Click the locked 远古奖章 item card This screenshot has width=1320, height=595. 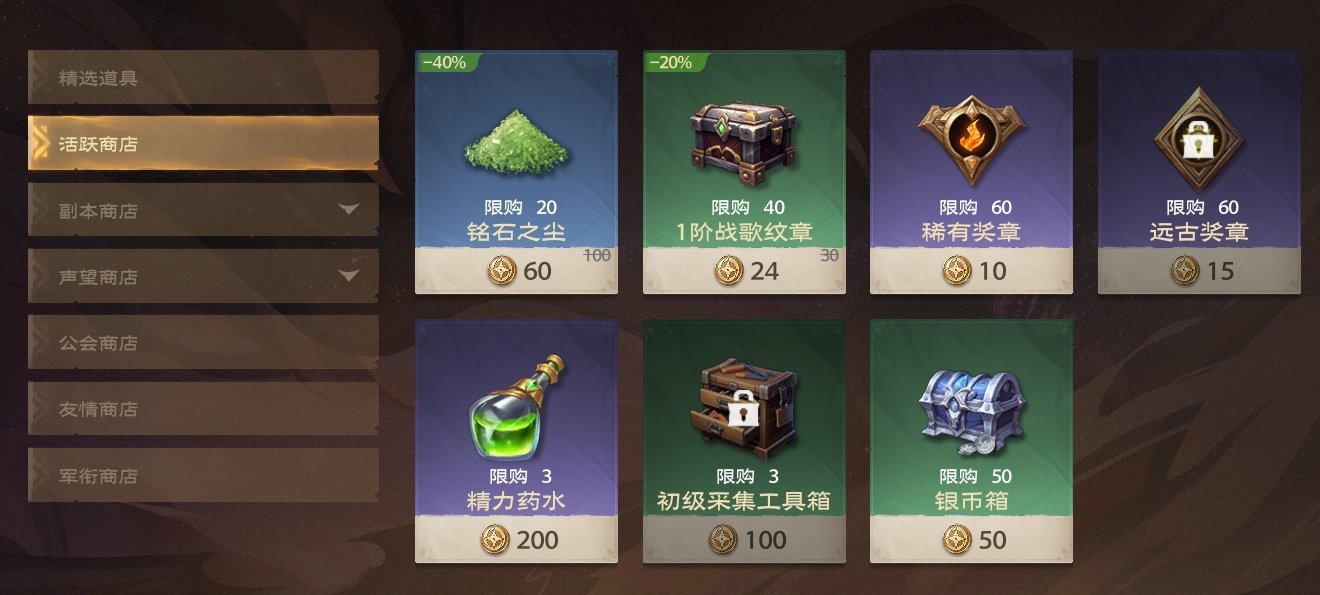point(1199,172)
